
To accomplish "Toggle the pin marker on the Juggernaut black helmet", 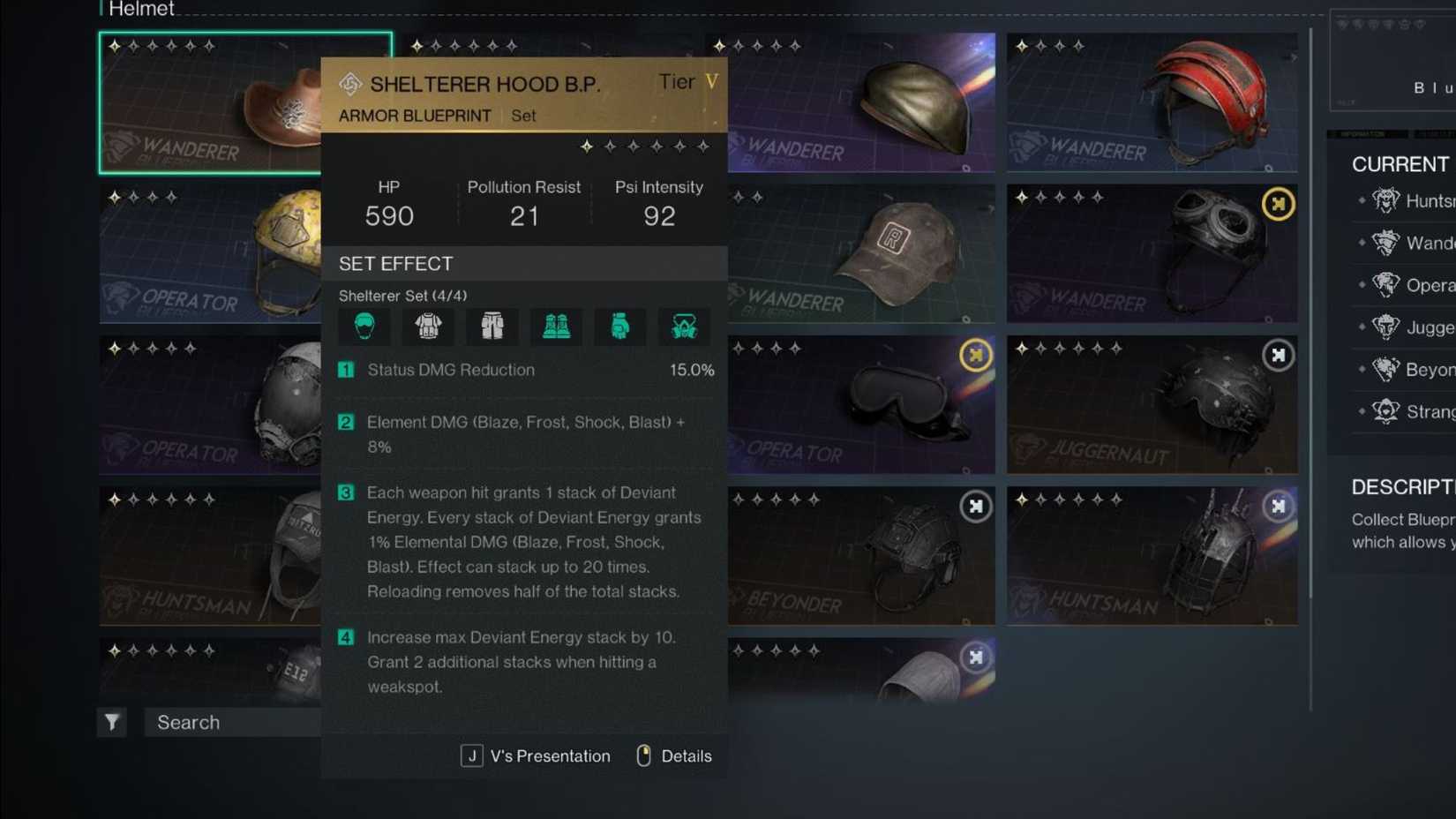I will [1279, 356].
